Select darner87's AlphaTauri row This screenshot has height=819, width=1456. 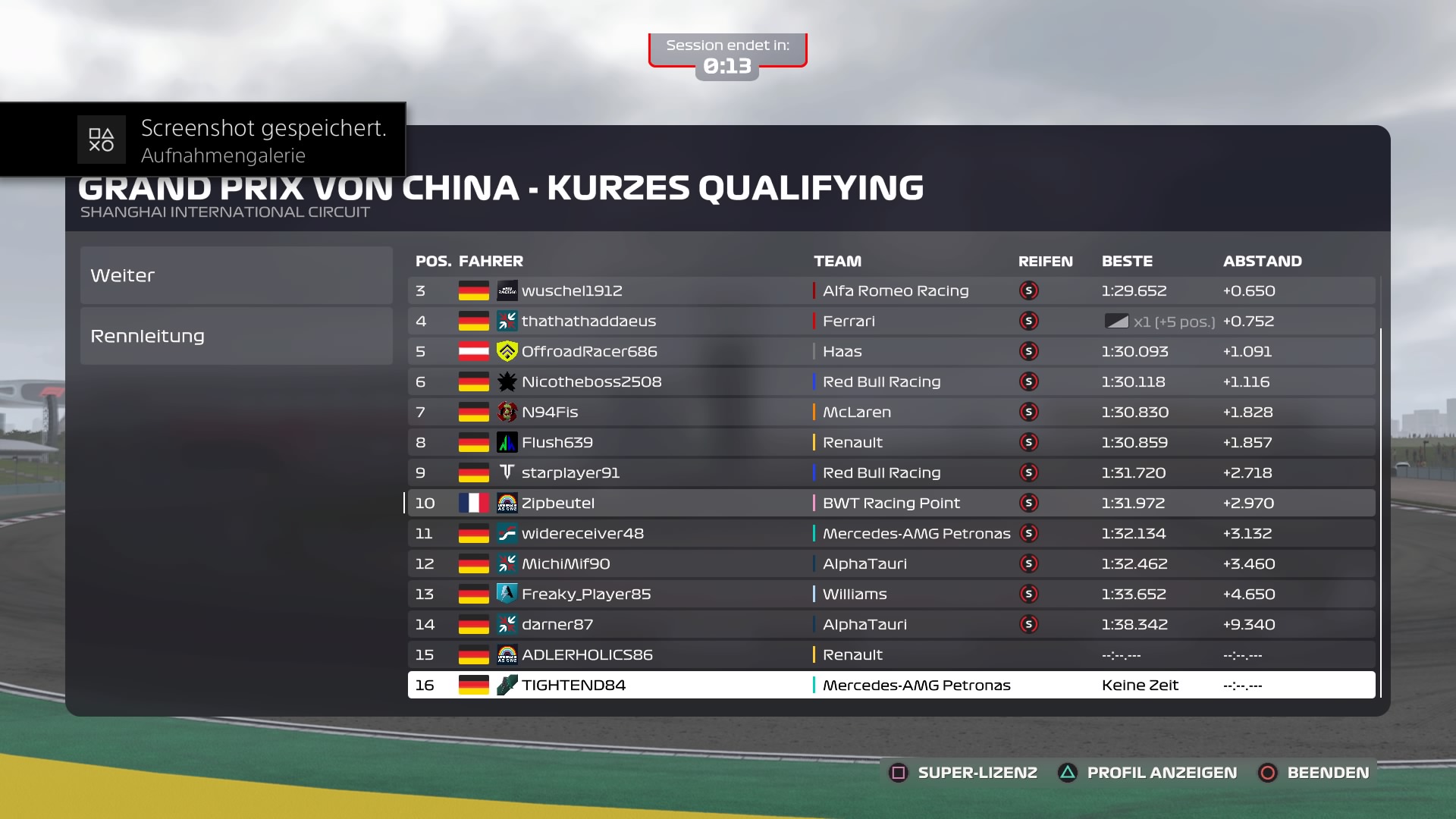click(x=891, y=624)
